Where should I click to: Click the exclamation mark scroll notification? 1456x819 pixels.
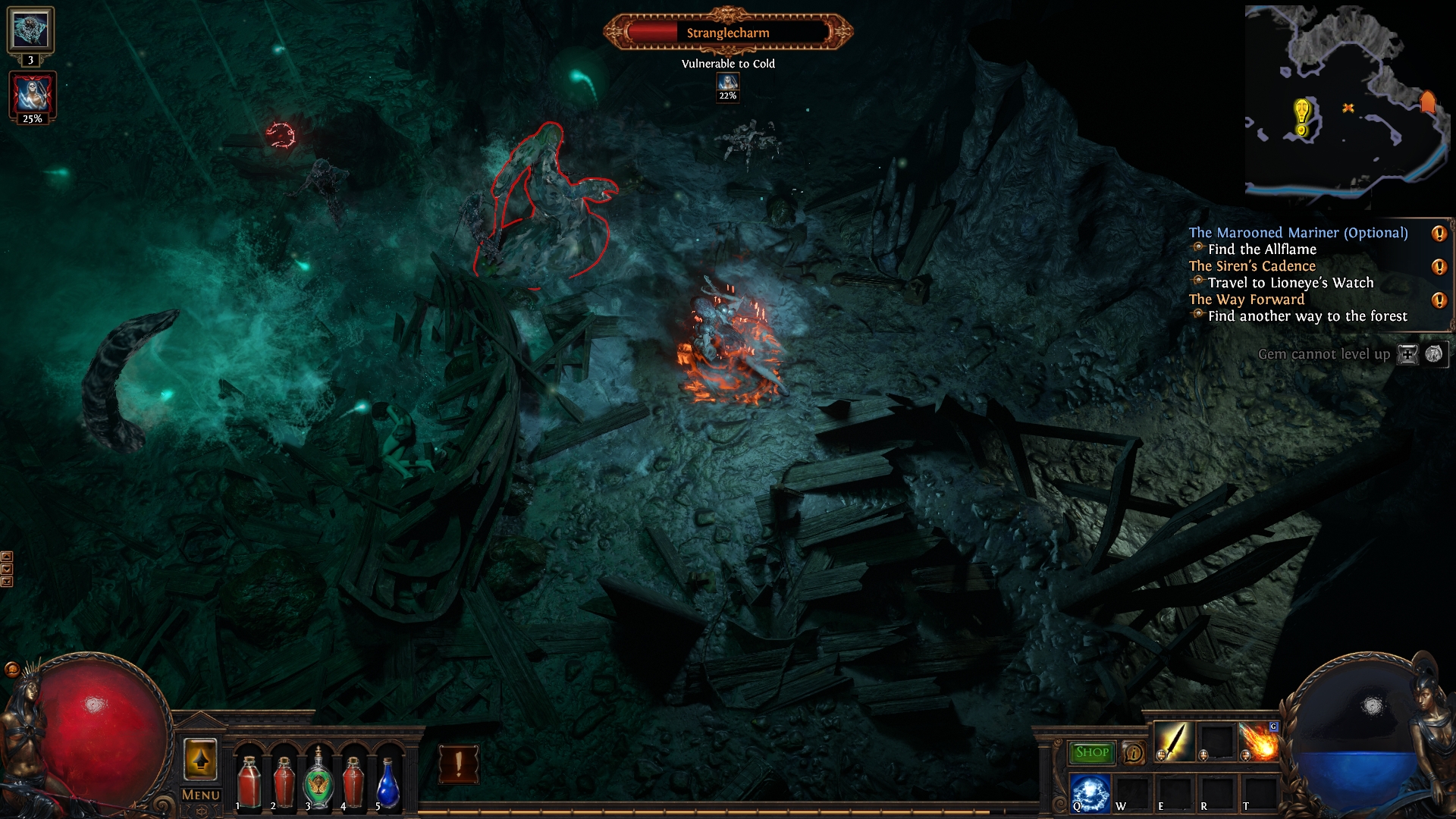tap(459, 764)
